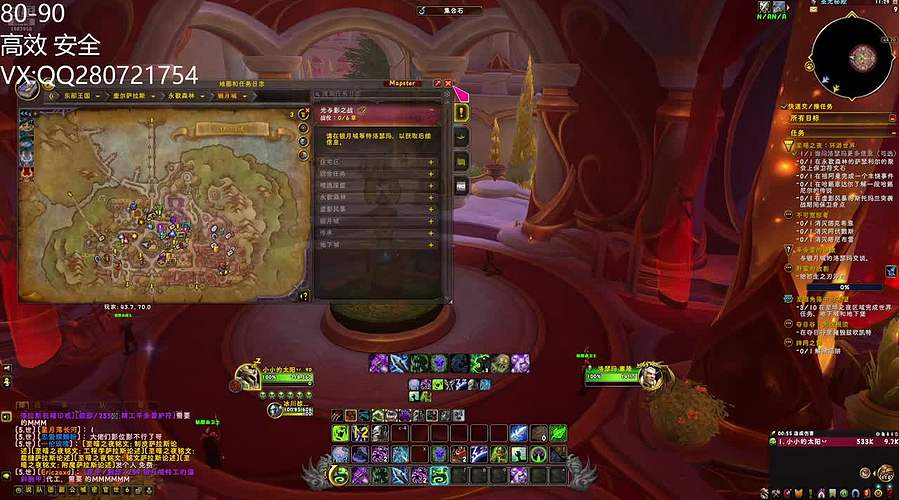Select the target portrait 洛瑟玛·塞隆
Viewport: 899px width, 500px height.
click(x=657, y=375)
